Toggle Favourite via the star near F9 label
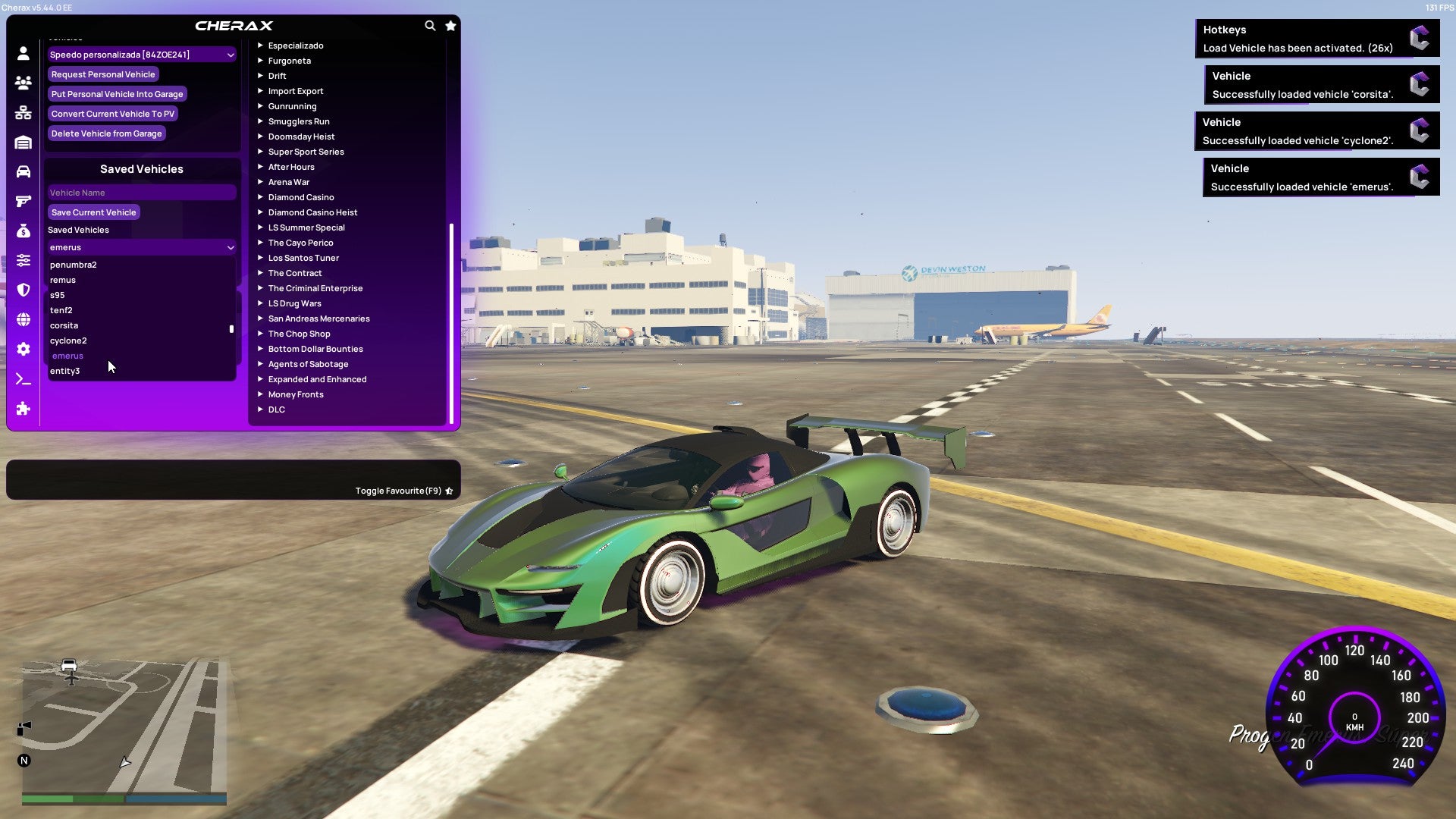Viewport: 1456px width, 819px height. point(449,490)
